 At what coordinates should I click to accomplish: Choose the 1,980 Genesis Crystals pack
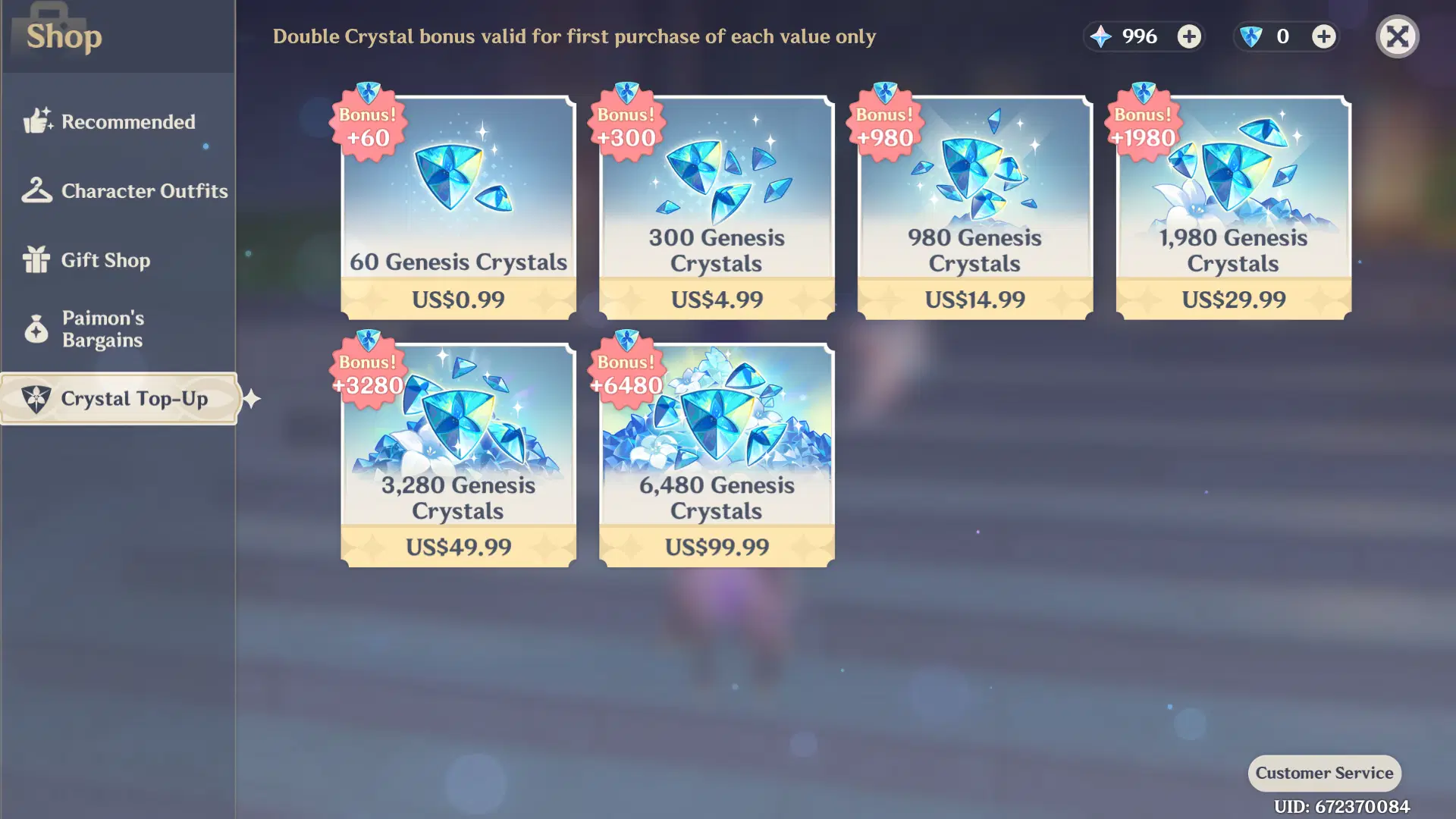(1232, 205)
